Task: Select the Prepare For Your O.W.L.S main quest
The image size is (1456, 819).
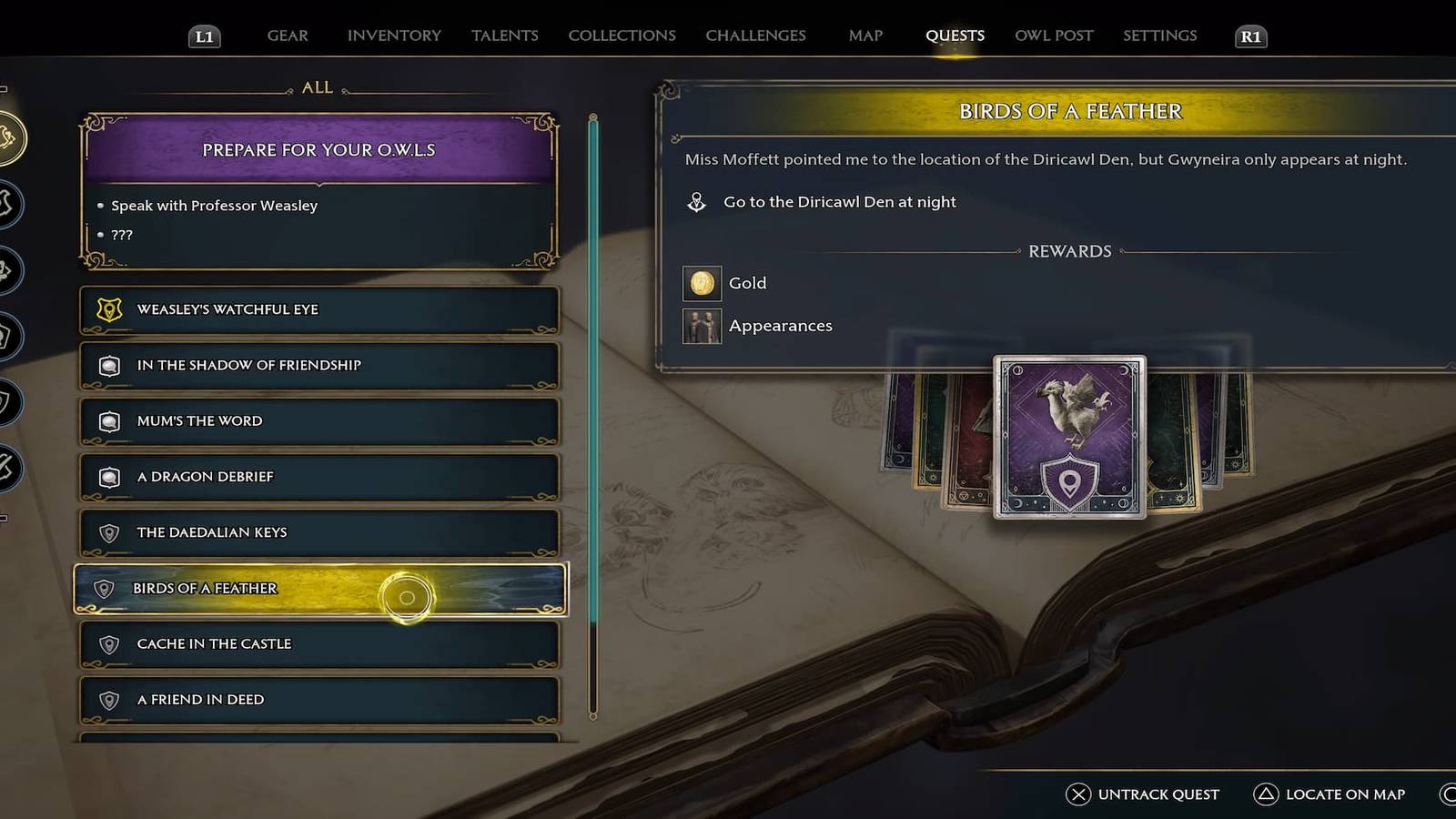Action: point(318,150)
